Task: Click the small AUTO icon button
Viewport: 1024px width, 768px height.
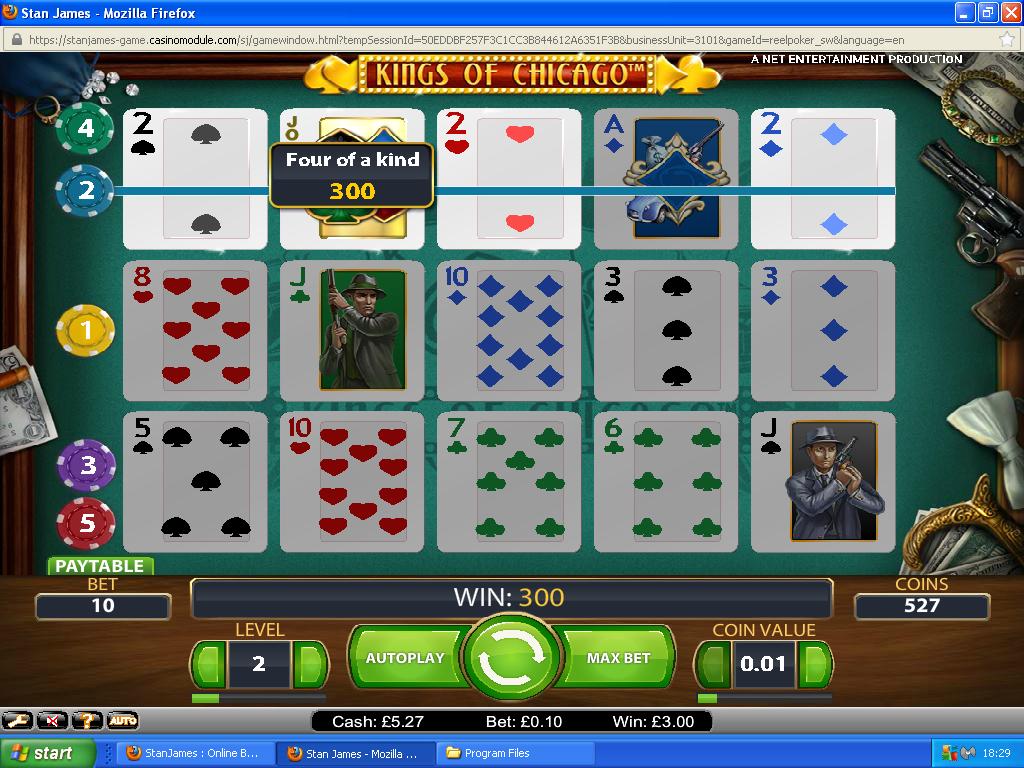Action: click(122, 720)
